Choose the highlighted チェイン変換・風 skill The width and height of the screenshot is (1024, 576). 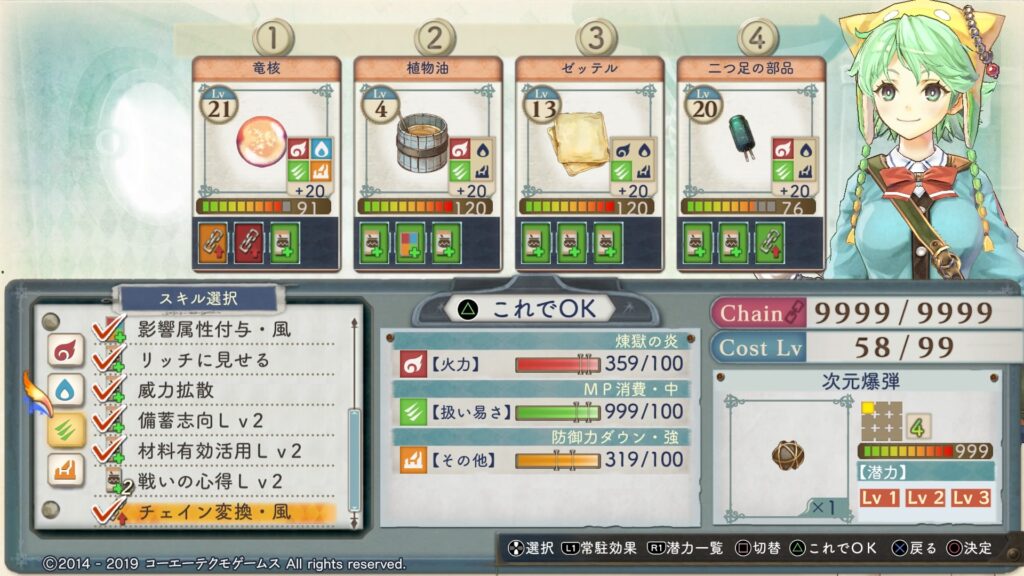(x=224, y=513)
